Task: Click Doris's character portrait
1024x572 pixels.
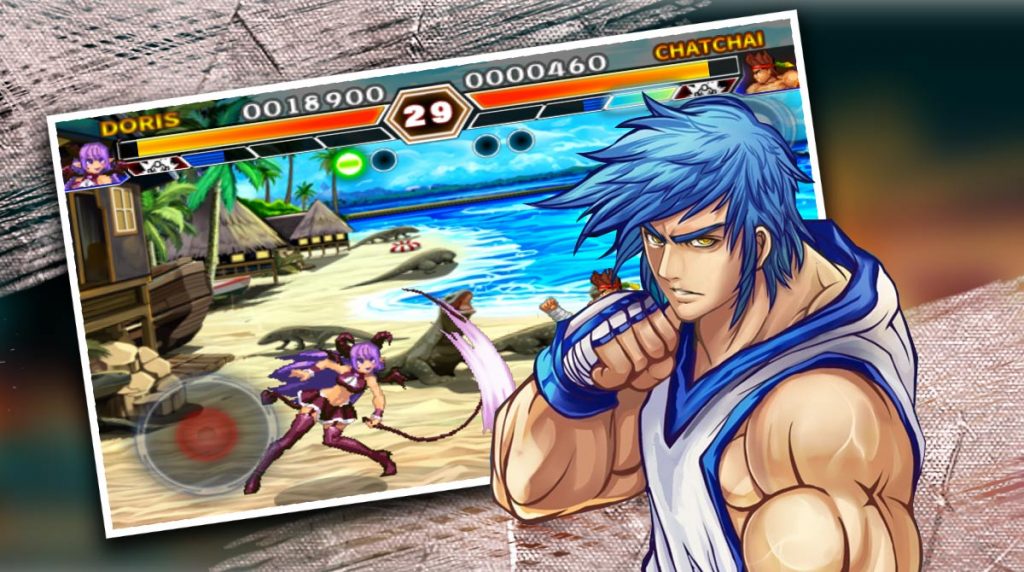Action: click(x=88, y=164)
